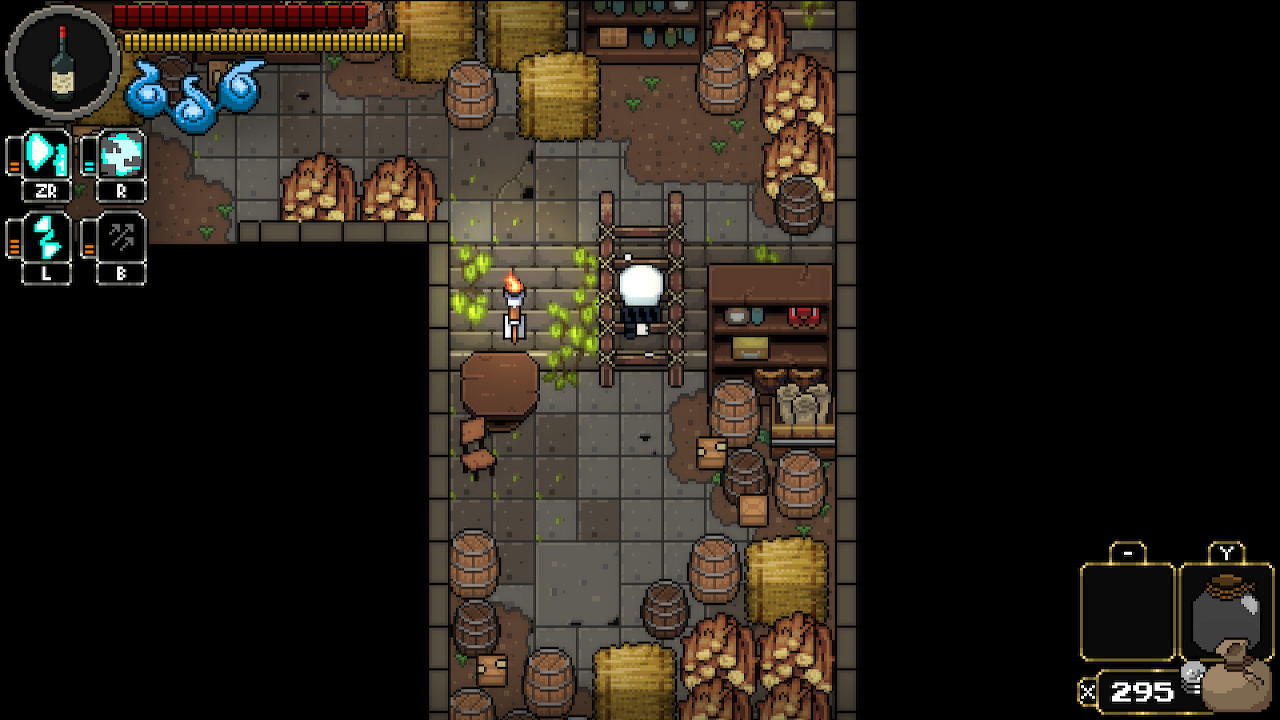Click the empty minus-slot item box
Viewport: 1280px width, 720px height.
[1128, 612]
